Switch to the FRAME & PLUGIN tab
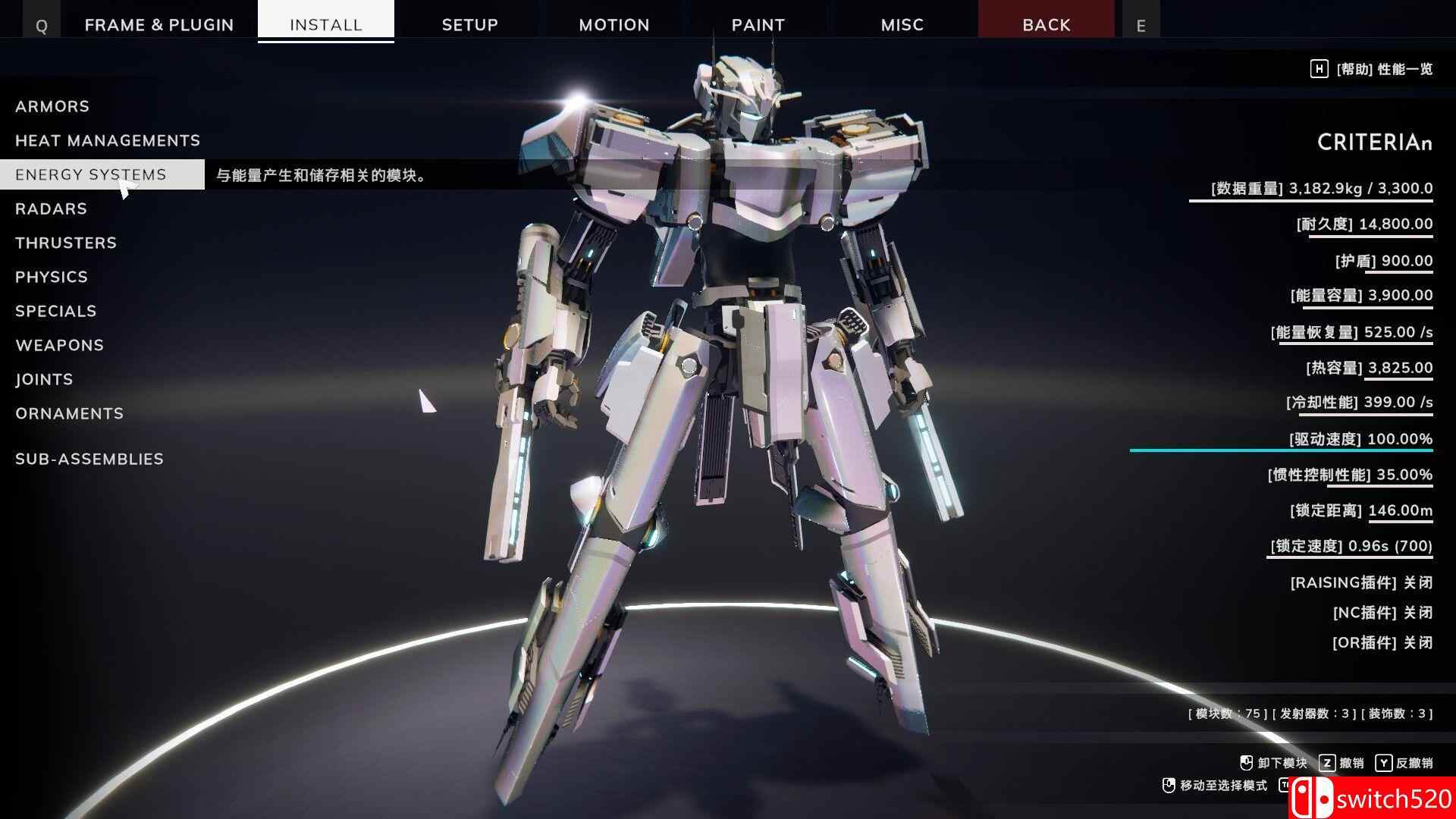Screen dimensions: 1456x819 coord(159,25)
